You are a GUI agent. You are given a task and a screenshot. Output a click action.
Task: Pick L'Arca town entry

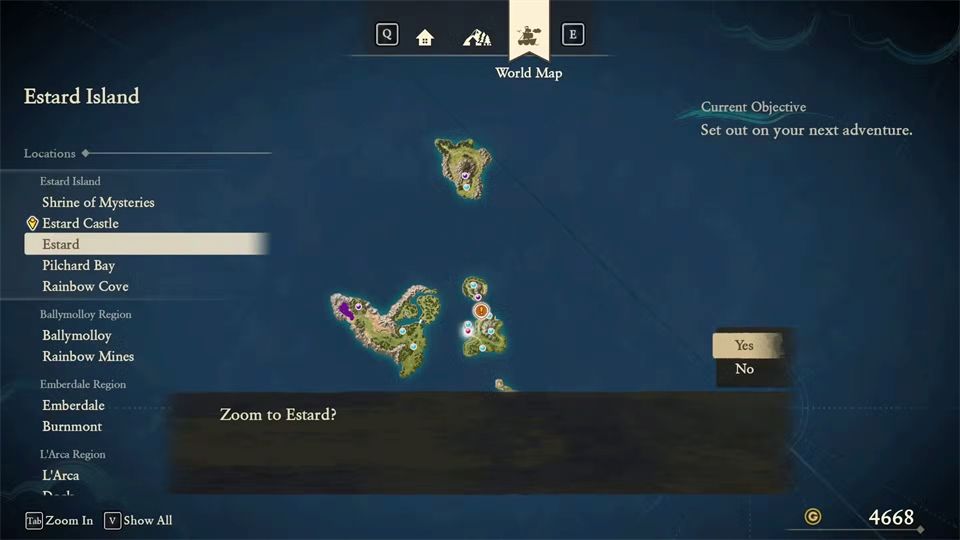click(x=60, y=475)
